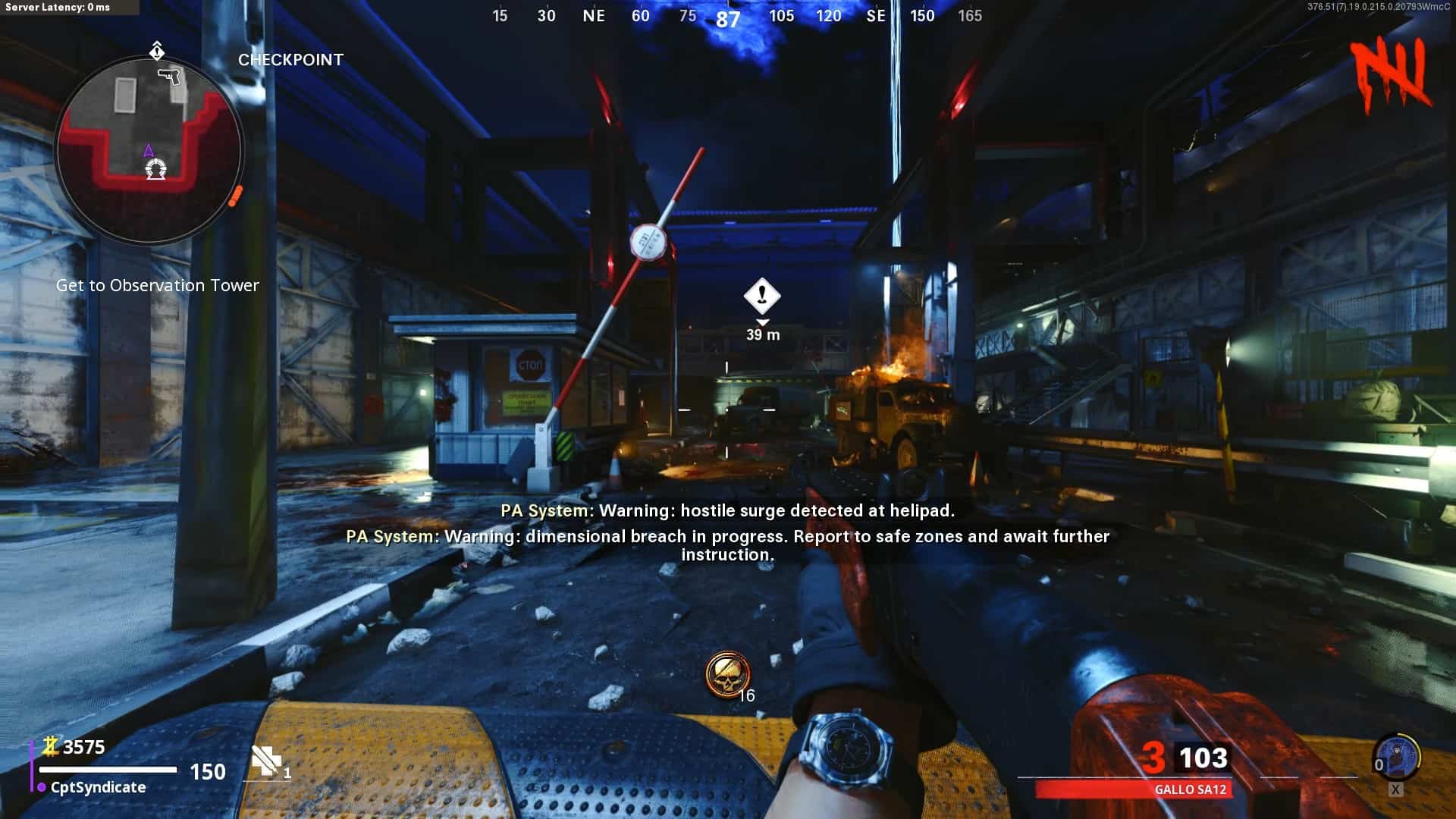Click the player arch marker on minimap
Image resolution: width=1456 pixels, height=819 pixels.
(156, 169)
